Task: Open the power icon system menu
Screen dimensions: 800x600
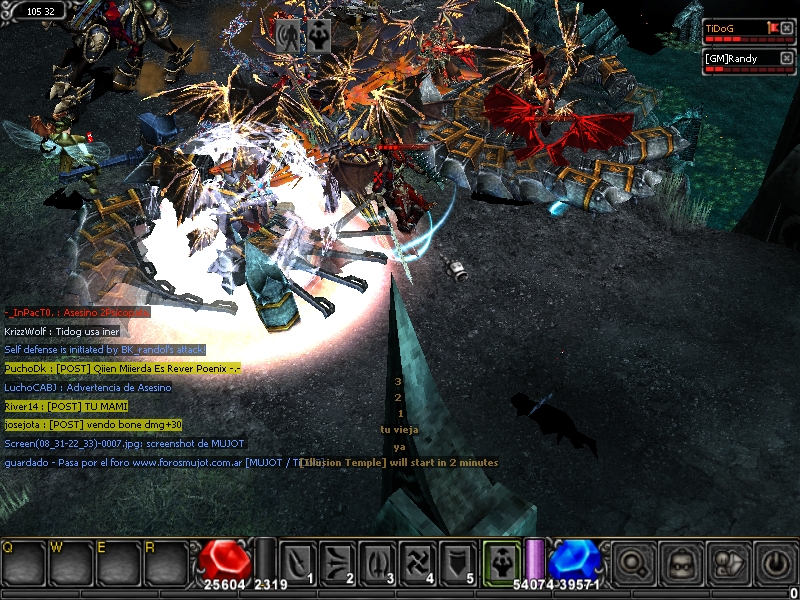Action: tap(775, 563)
